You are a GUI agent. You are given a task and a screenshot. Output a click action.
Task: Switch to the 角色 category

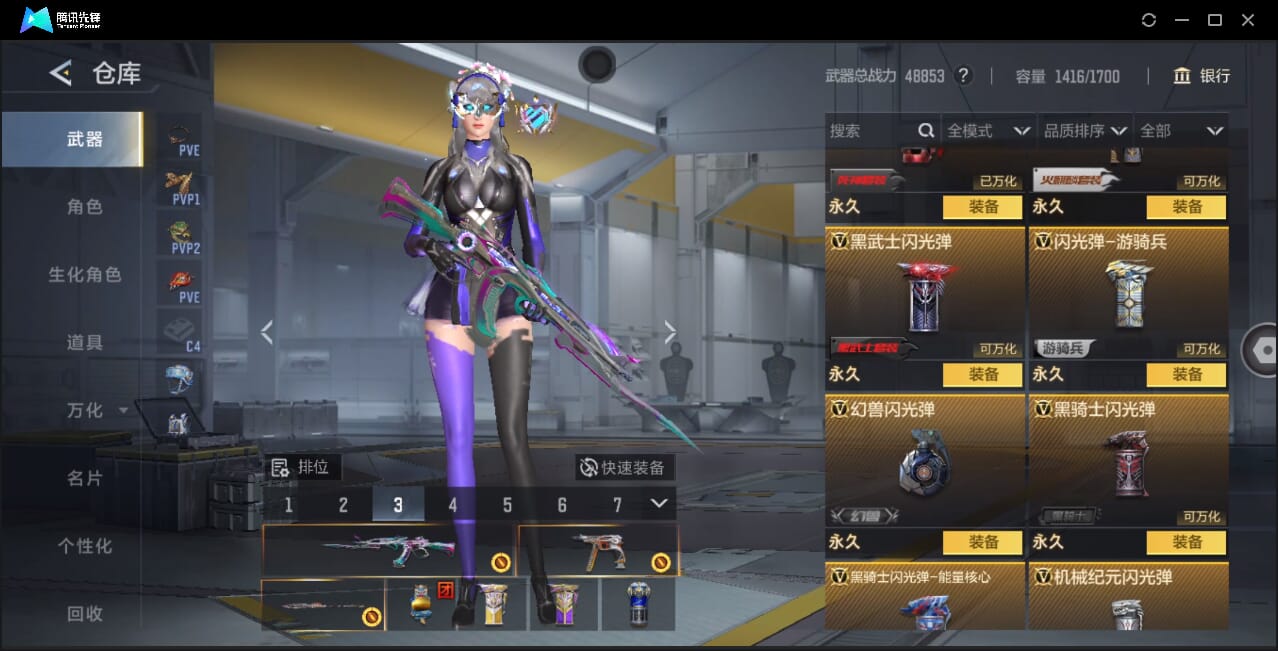point(85,207)
